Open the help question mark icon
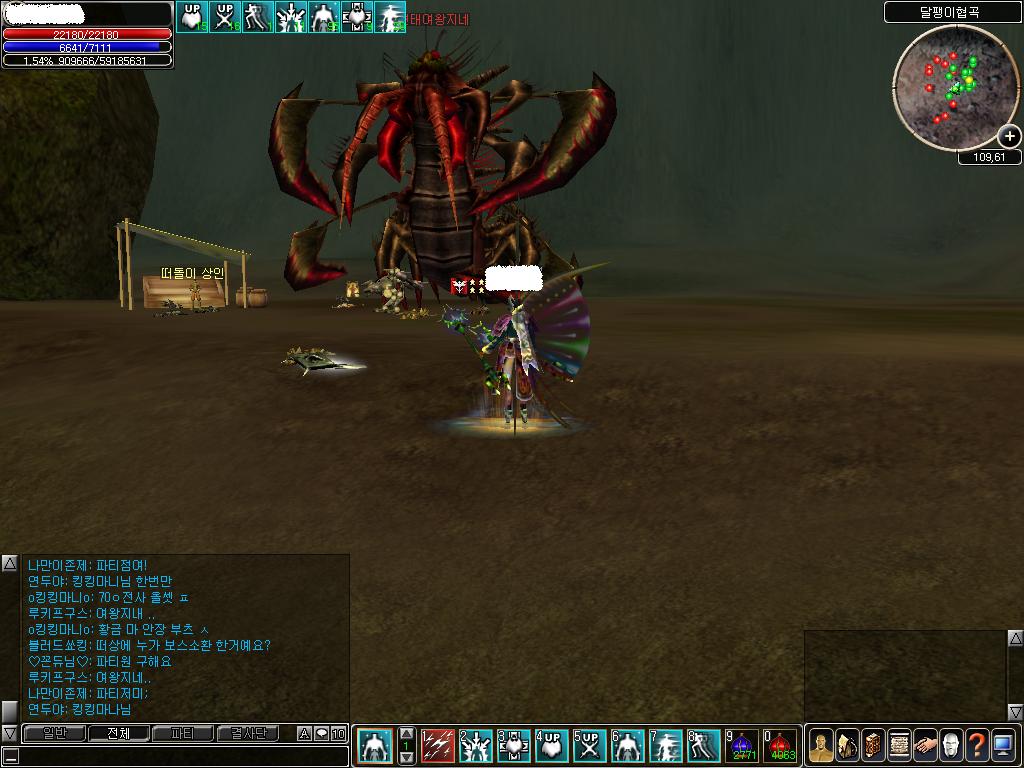 977,746
